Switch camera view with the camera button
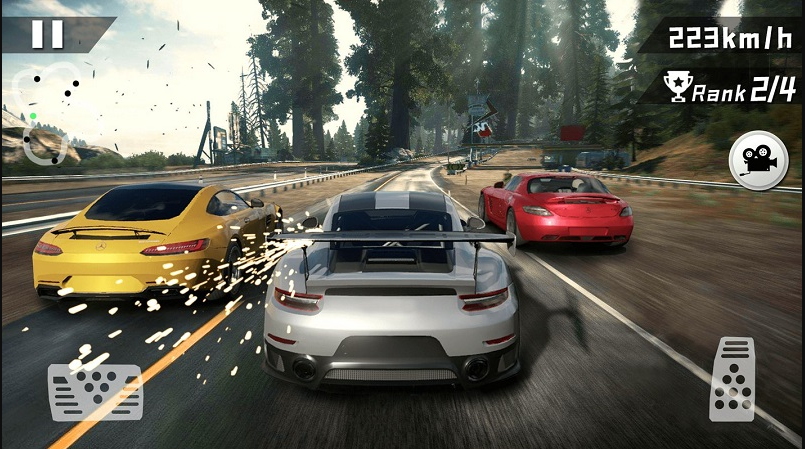The width and height of the screenshot is (805, 449). click(x=757, y=160)
